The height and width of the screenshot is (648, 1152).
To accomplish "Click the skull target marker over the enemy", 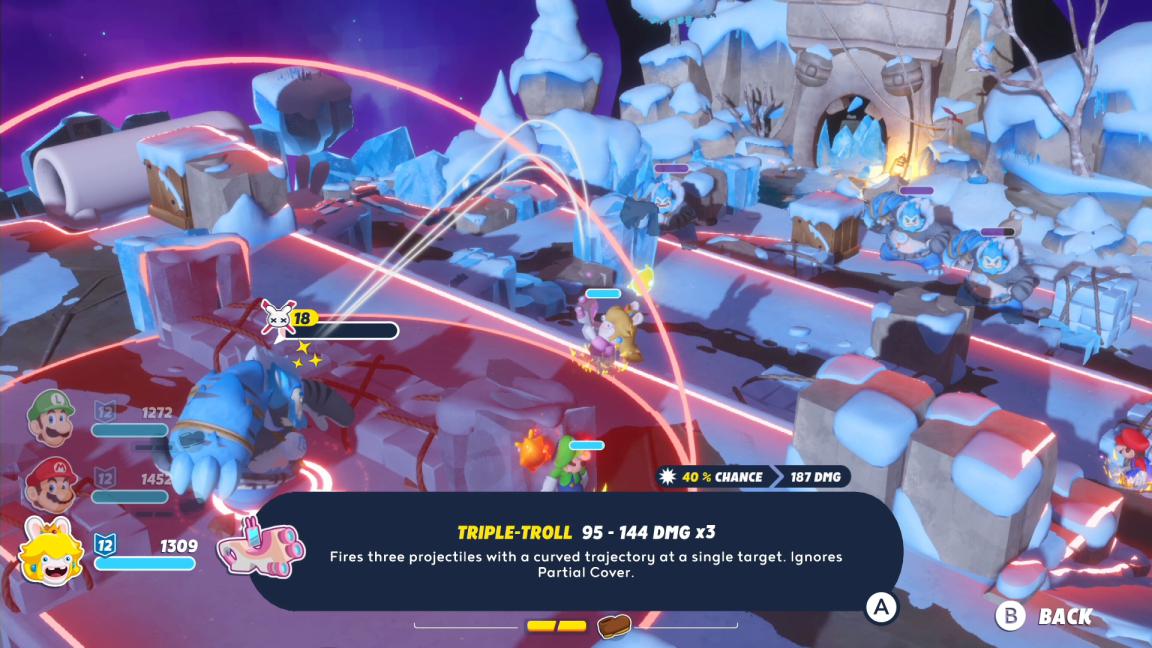I will [x=275, y=317].
